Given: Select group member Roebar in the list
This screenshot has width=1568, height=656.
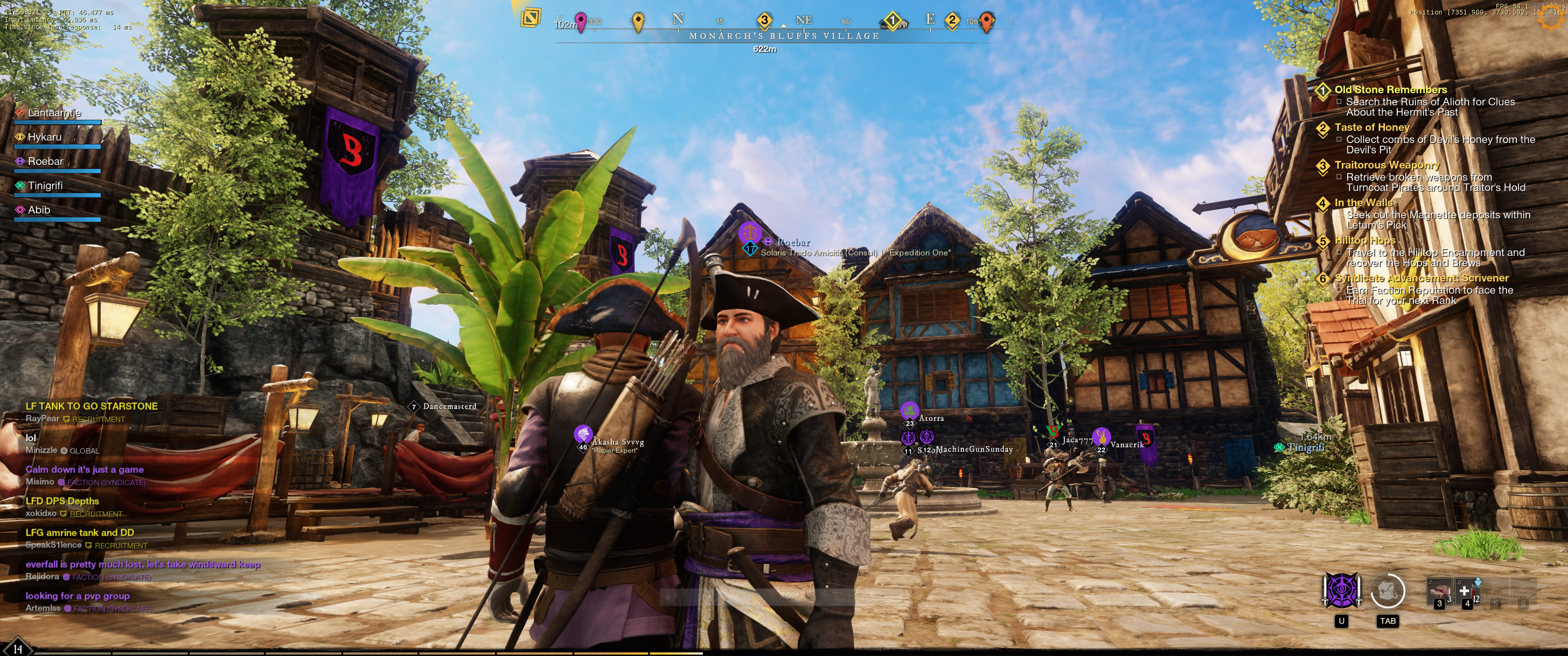Looking at the screenshot, I should click(45, 162).
